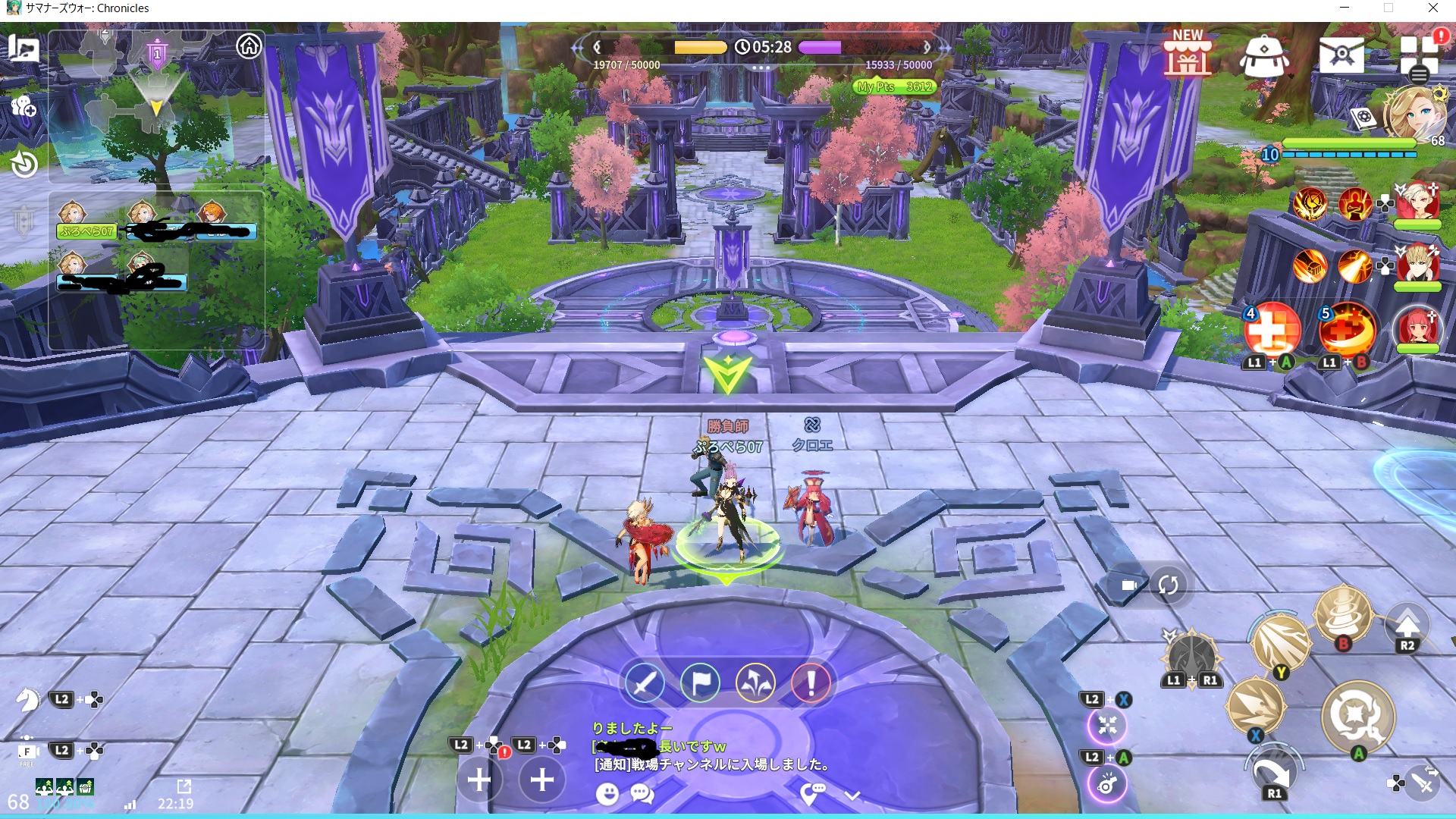This screenshot has height=819, width=1456.
Task: Toggle the camera view button
Action: (x=1128, y=585)
